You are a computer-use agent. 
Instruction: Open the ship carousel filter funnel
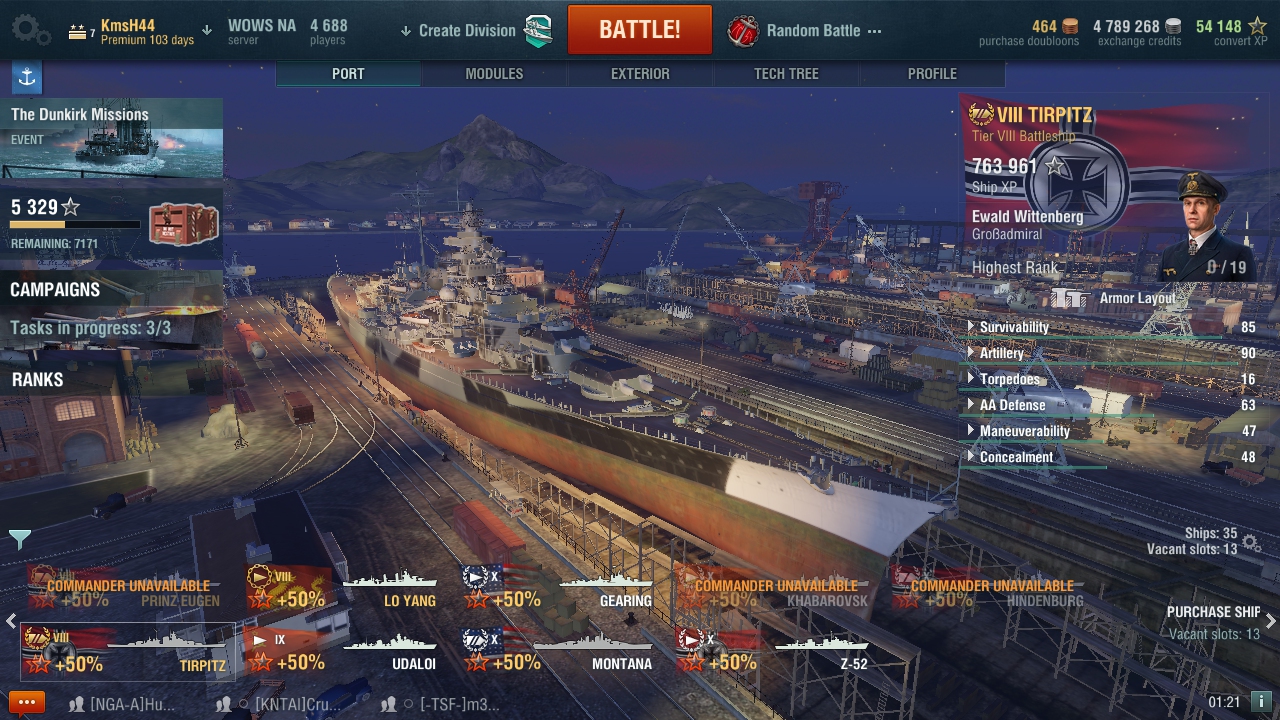point(20,540)
